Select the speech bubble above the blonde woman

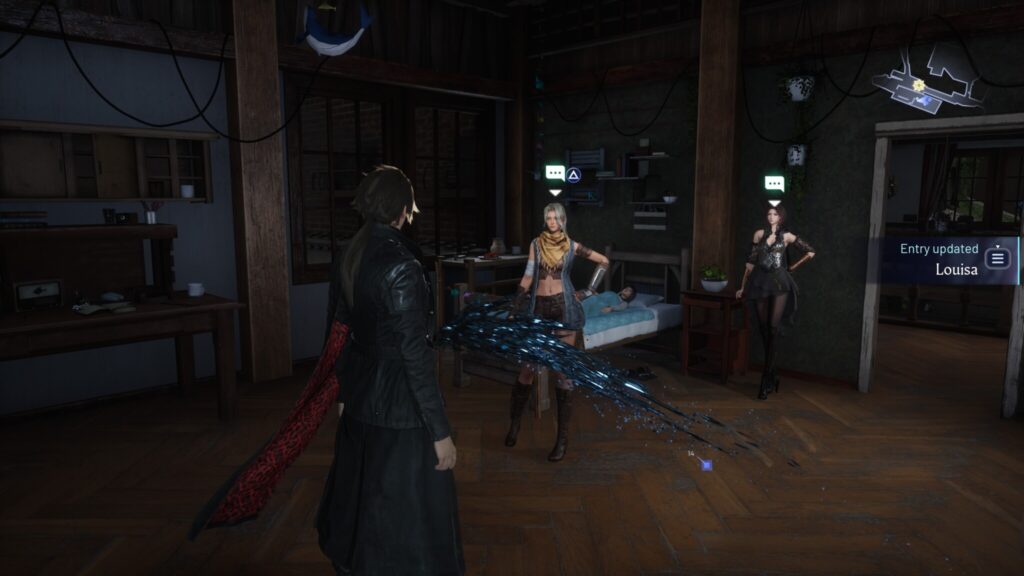[x=555, y=173]
